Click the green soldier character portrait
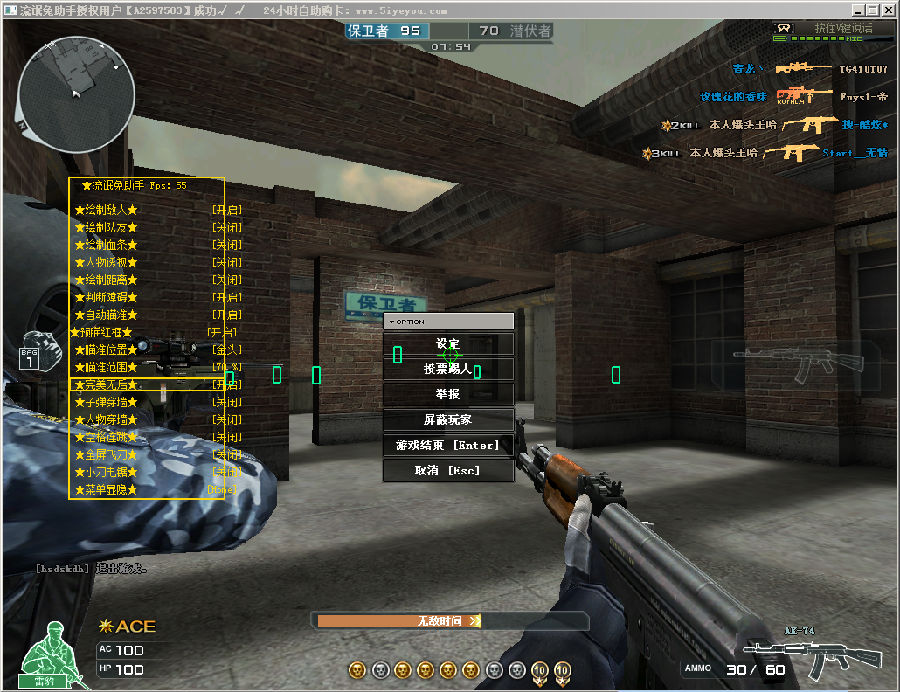 48,653
